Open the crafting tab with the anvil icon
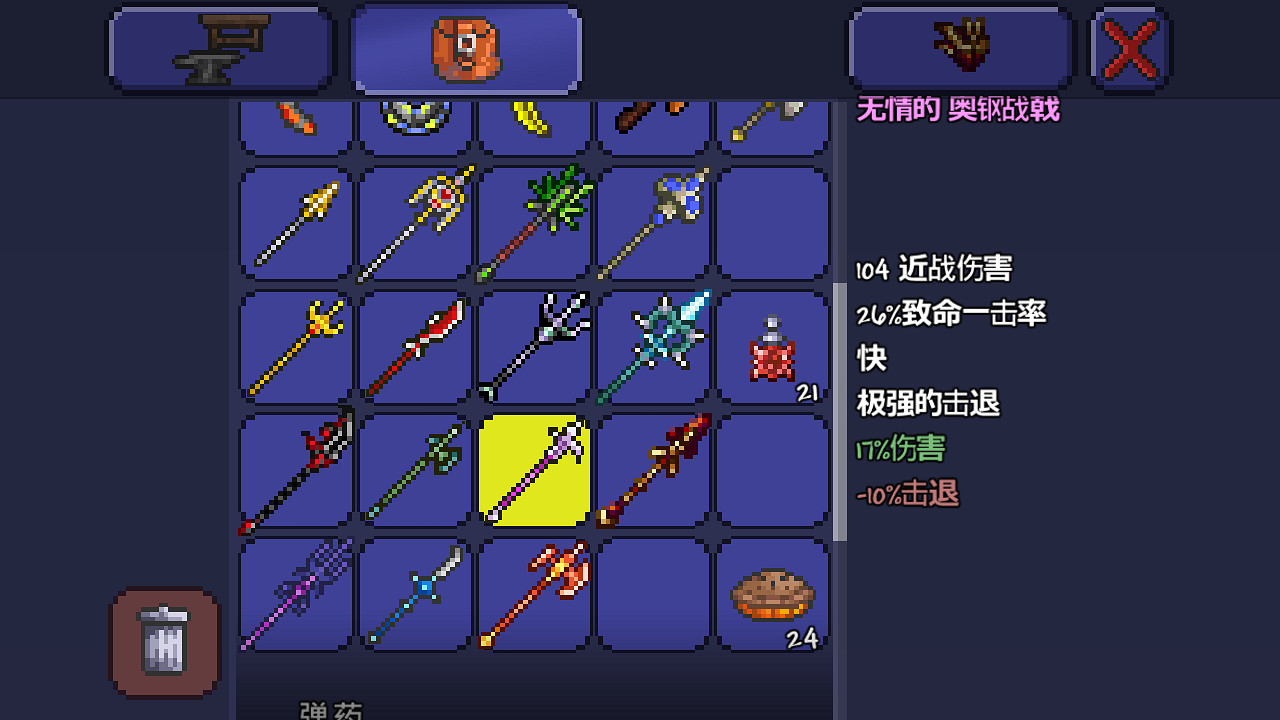The width and height of the screenshot is (1280, 720). 220,47
